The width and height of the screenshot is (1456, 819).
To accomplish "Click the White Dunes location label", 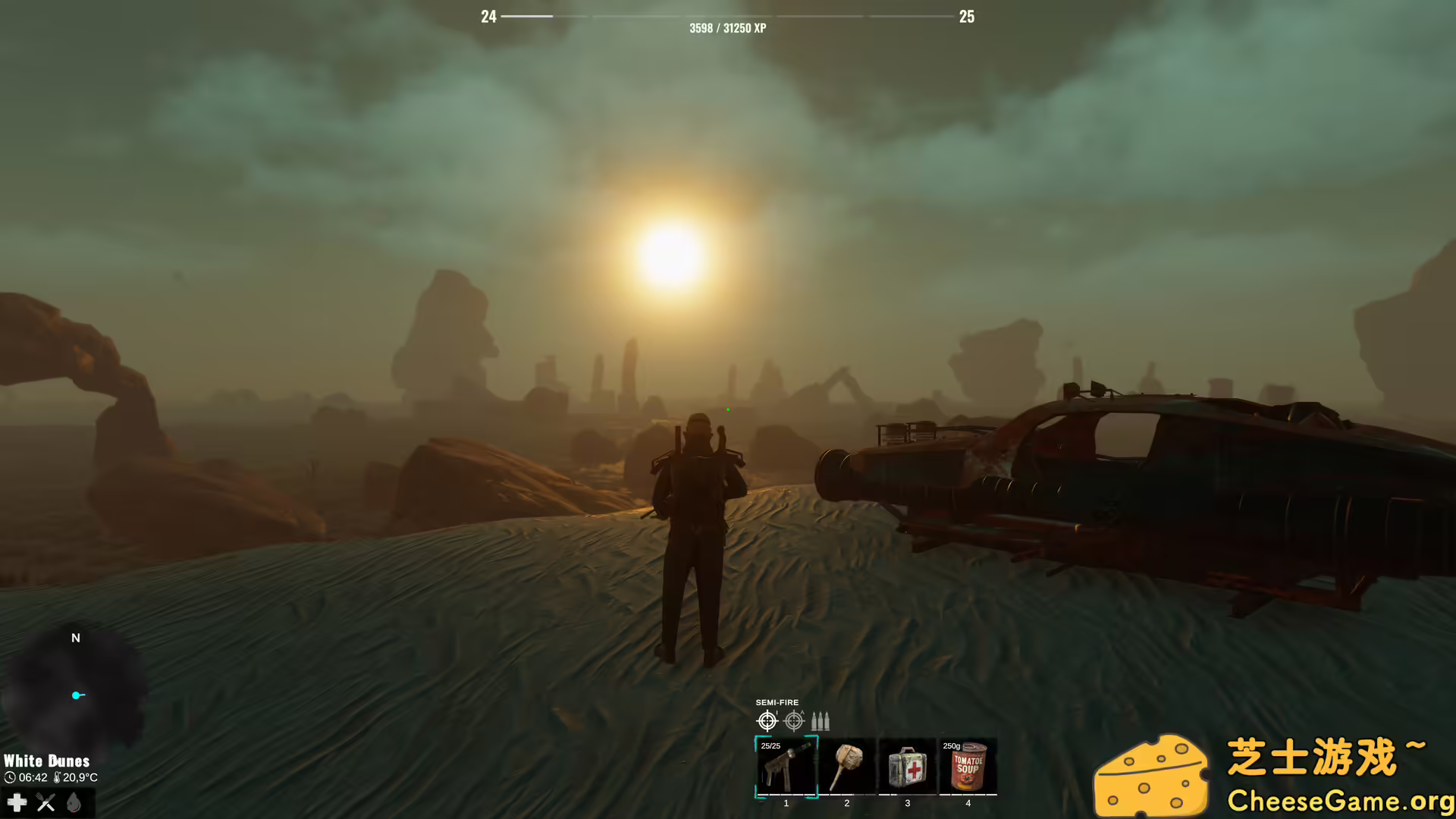I will pos(46,760).
